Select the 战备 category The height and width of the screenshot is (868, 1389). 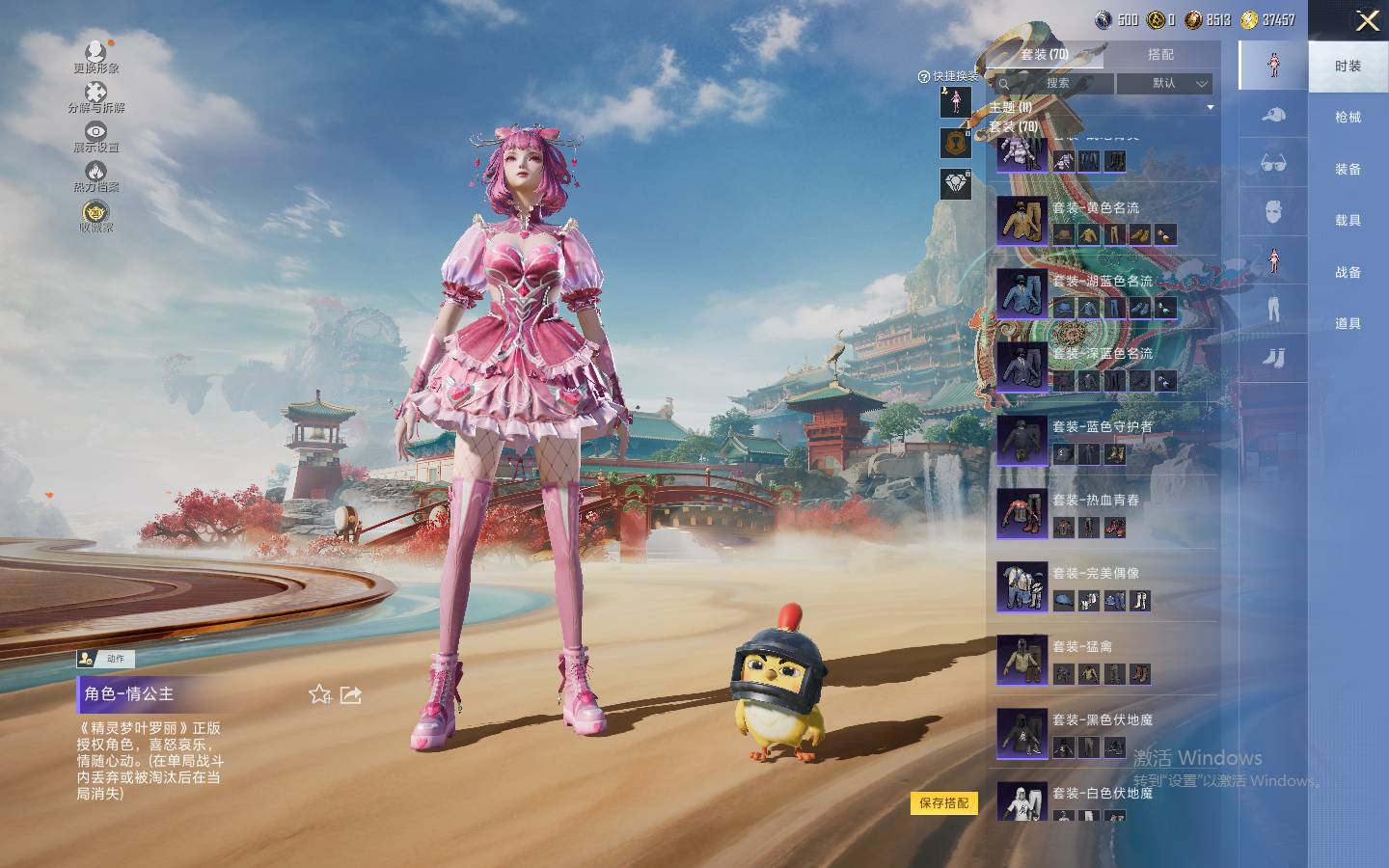coord(1348,273)
